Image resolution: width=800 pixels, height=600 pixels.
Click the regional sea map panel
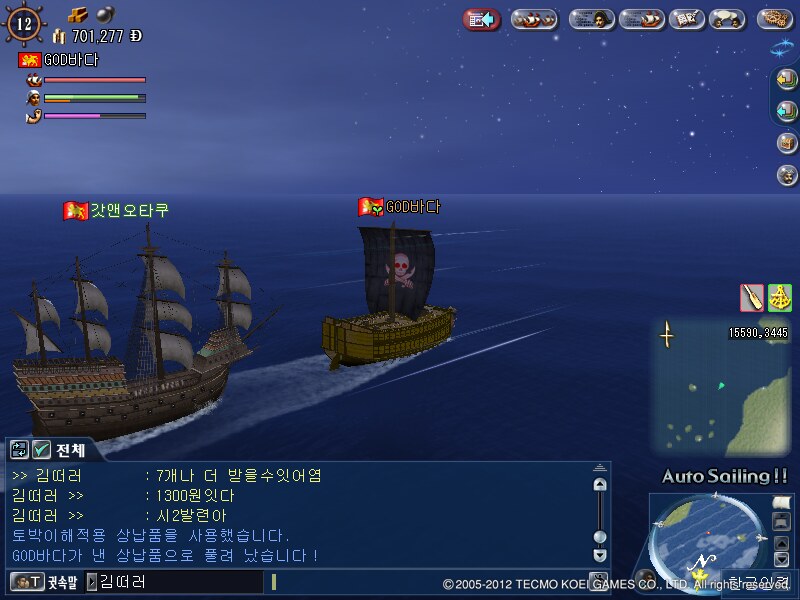pos(720,390)
